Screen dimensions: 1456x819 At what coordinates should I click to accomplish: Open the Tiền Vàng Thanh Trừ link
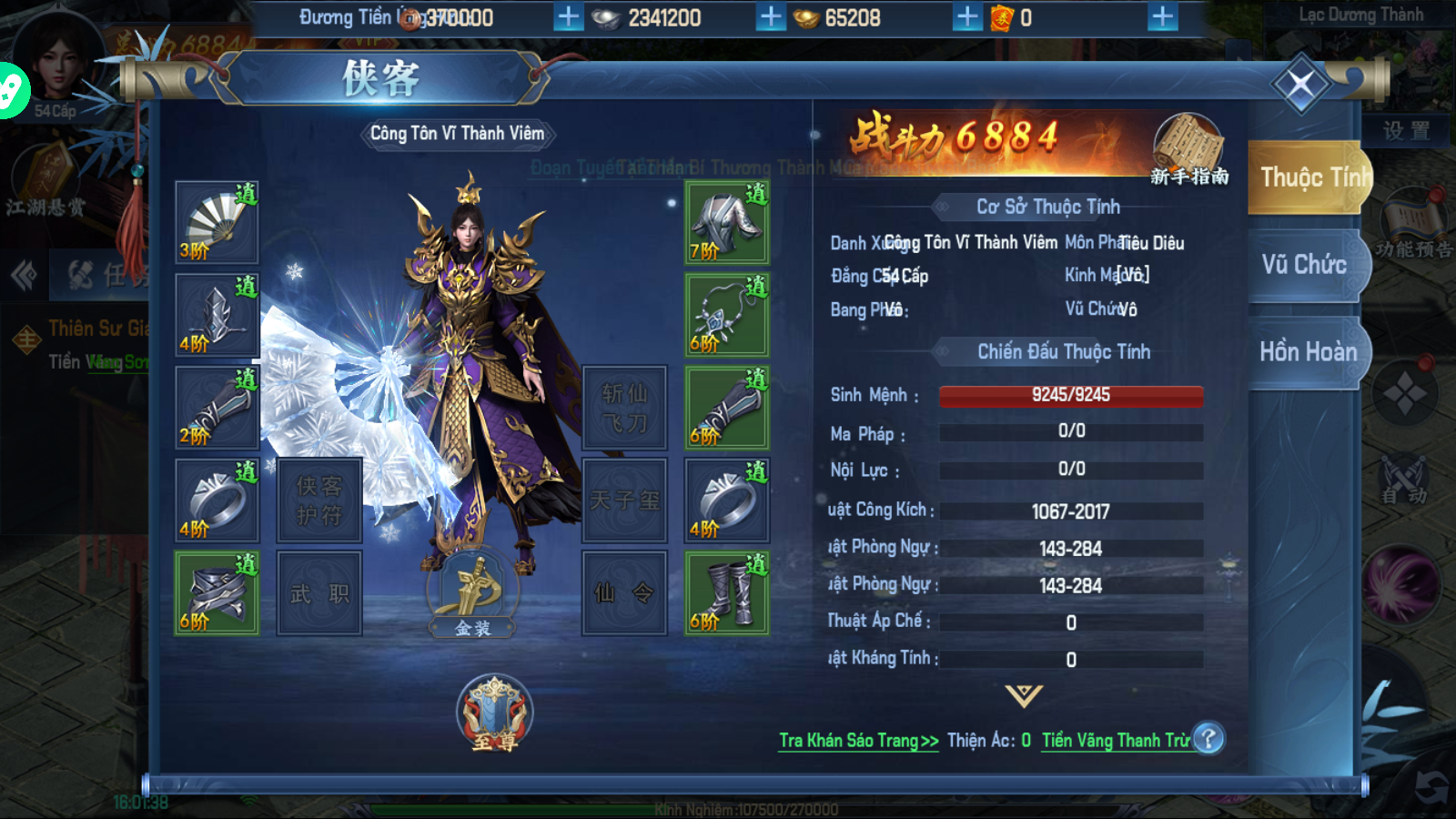pyautogui.click(x=1115, y=741)
